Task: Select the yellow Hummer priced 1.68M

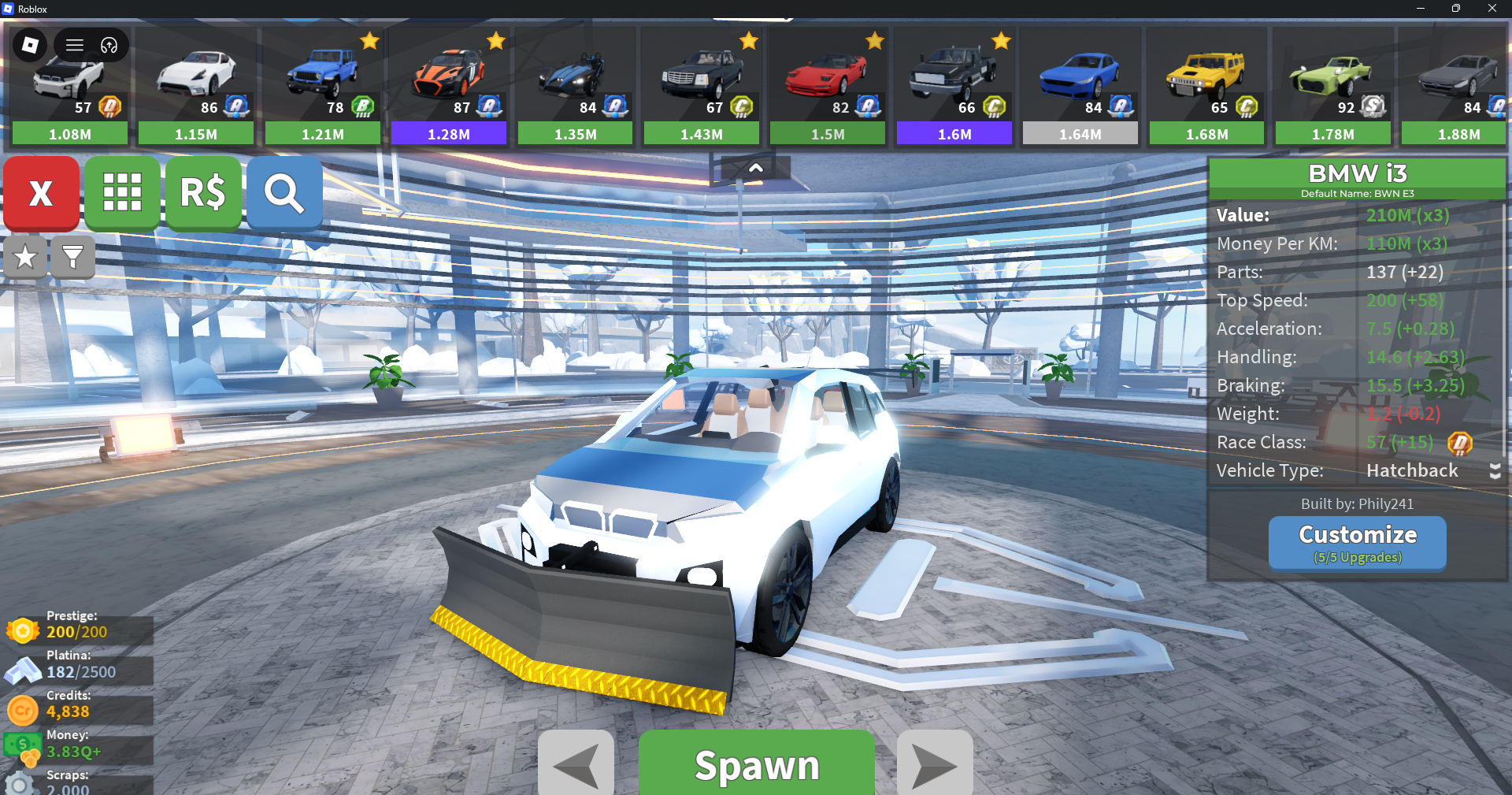Action: (1206, 87)
